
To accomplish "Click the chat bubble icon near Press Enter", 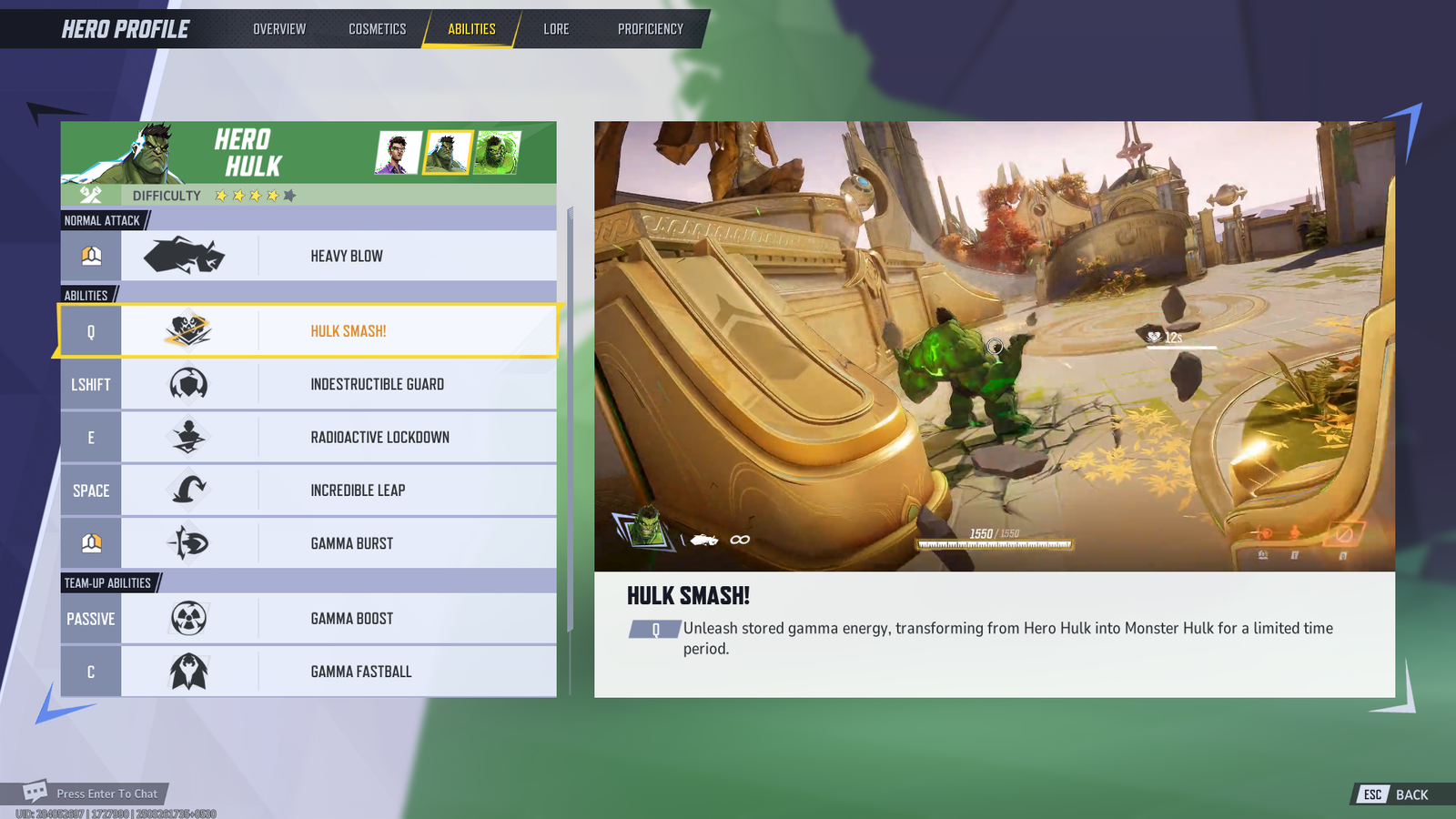I will click(x=36, y=793).
